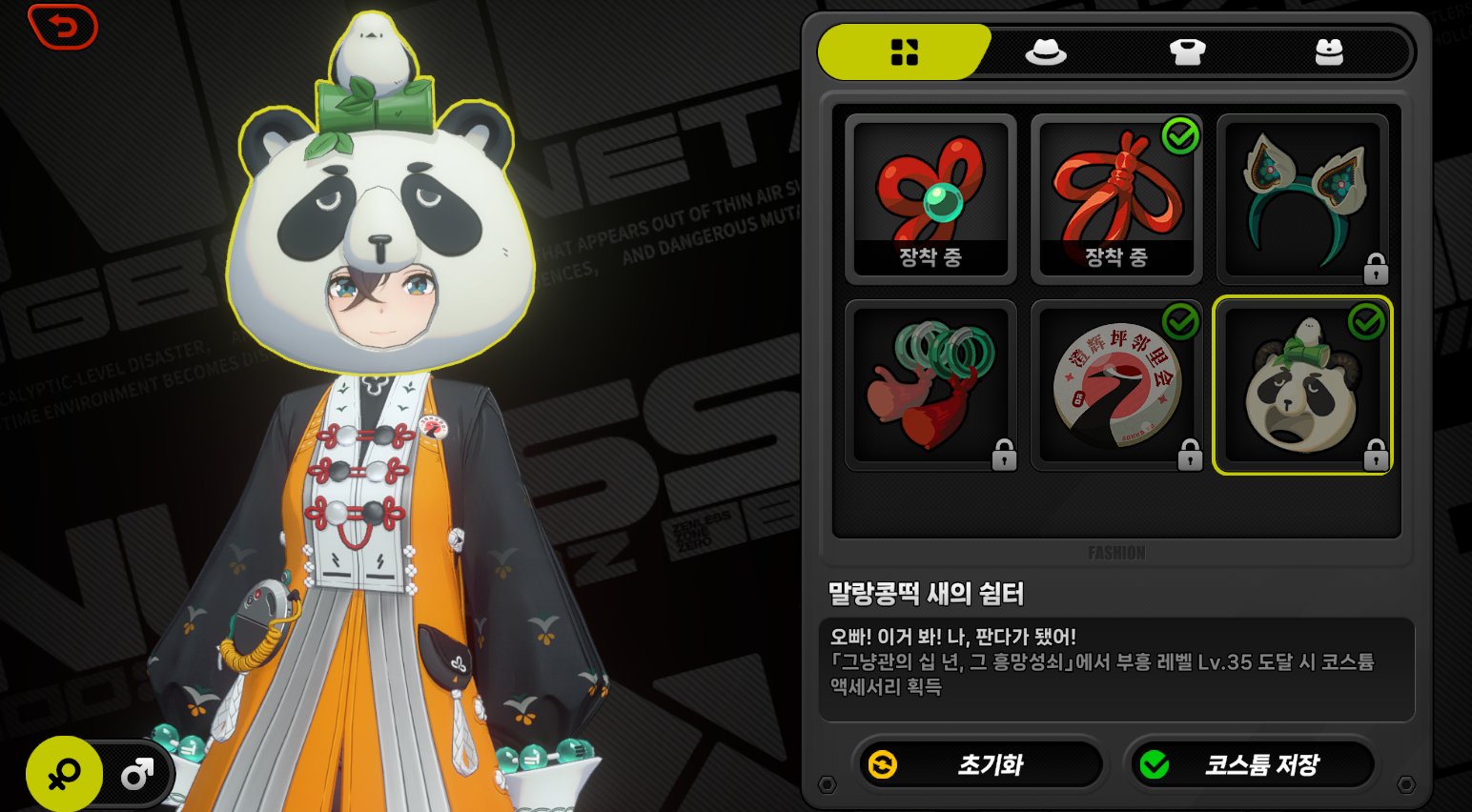Save the costume with 코스튬 저장

pyautogui.click(x=1252, y=764)
